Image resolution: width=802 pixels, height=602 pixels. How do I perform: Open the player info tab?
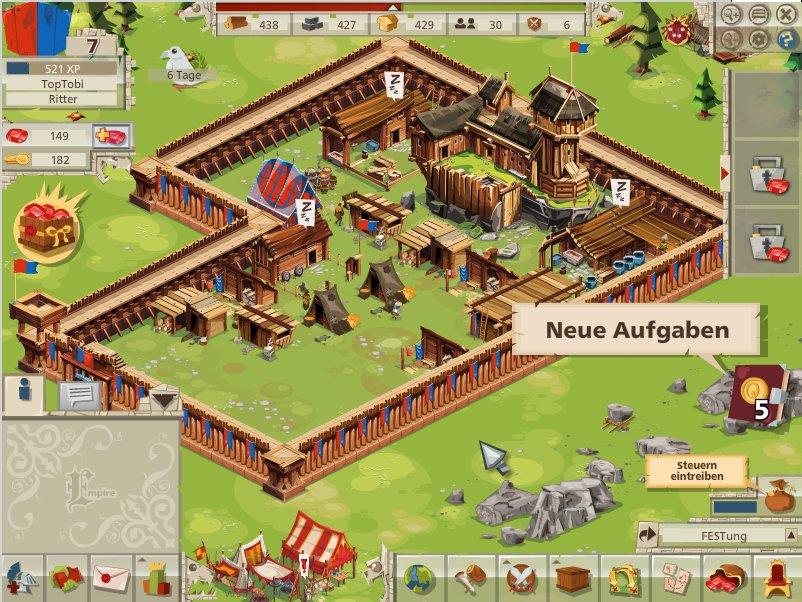pyautogui.click(x=24, y=395)
